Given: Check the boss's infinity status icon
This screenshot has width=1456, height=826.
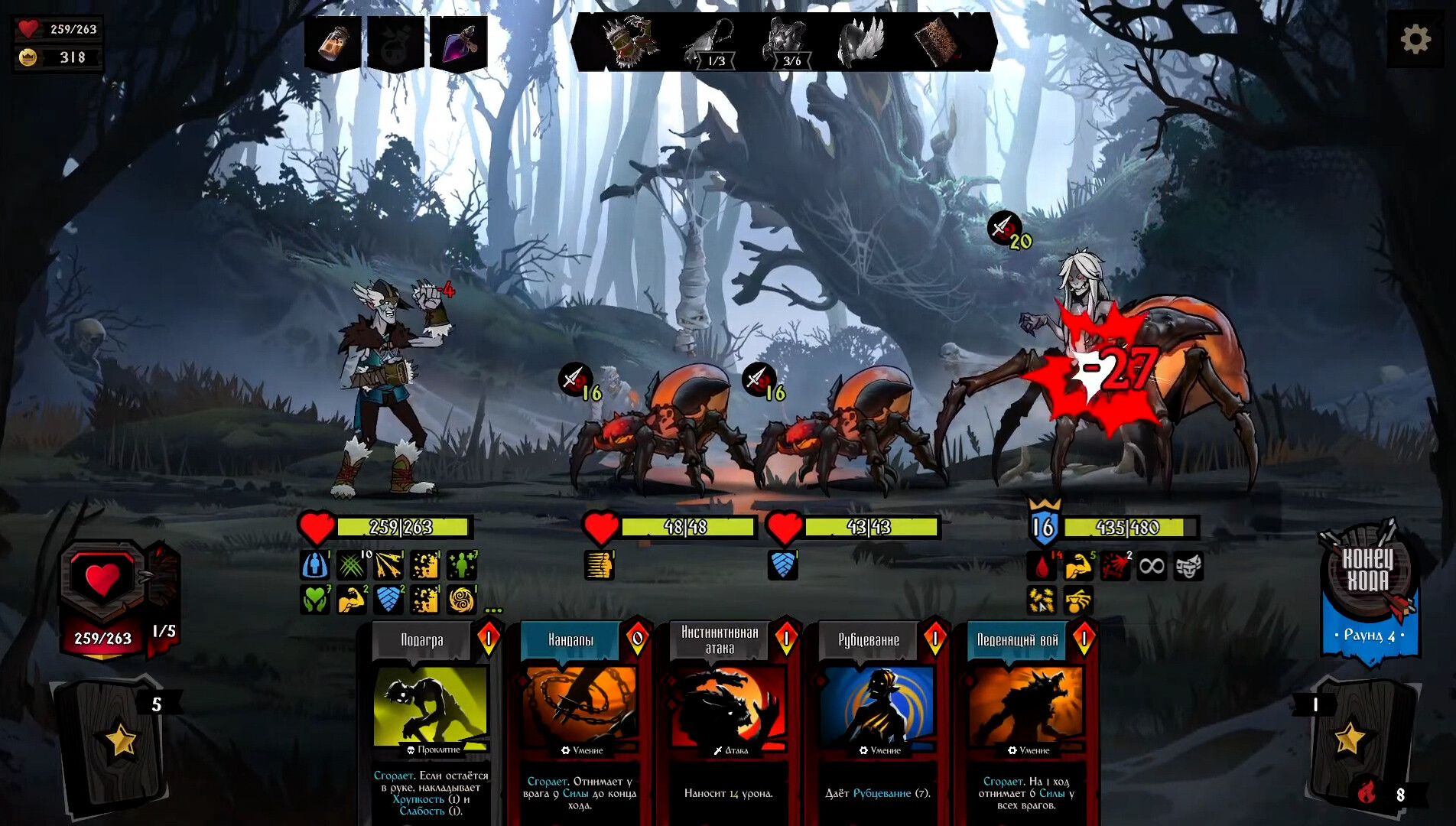Looking at the screenshot, I should 1151,566.
